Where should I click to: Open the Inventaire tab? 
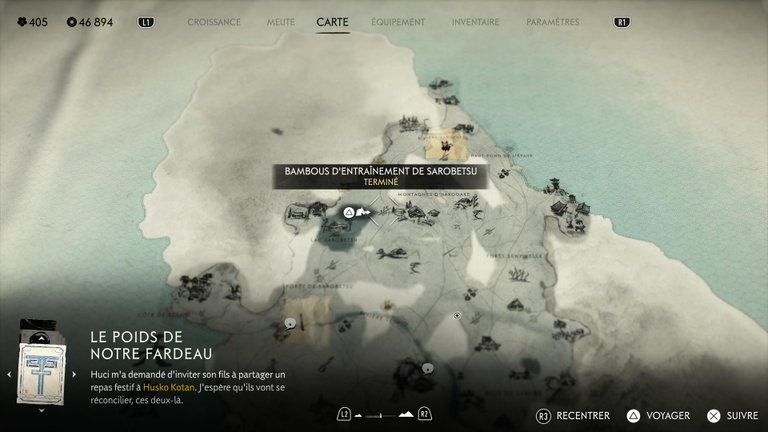[x=475, y=22]
